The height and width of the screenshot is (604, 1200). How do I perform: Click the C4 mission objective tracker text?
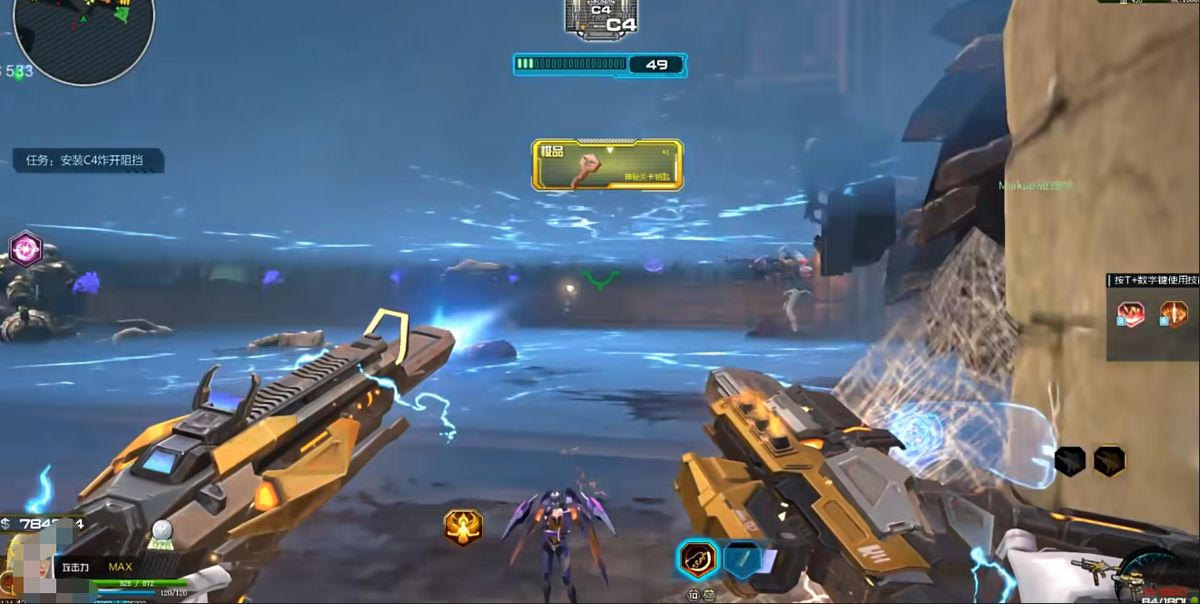point(88,161)
